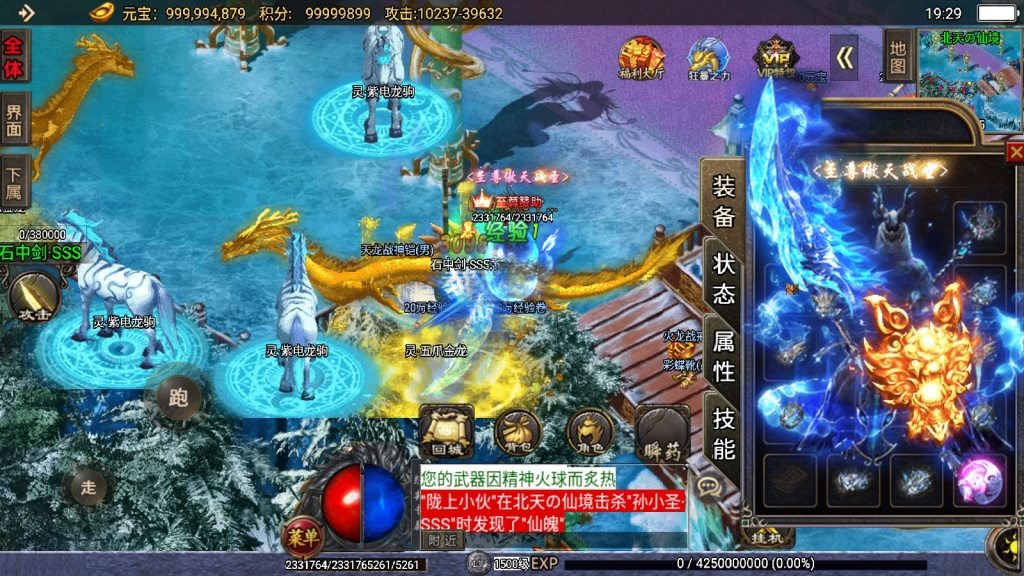The image size is (1024, 576).
Task: Collapse the top icon bar with double arrow
Action: click(x=845, y=59)
